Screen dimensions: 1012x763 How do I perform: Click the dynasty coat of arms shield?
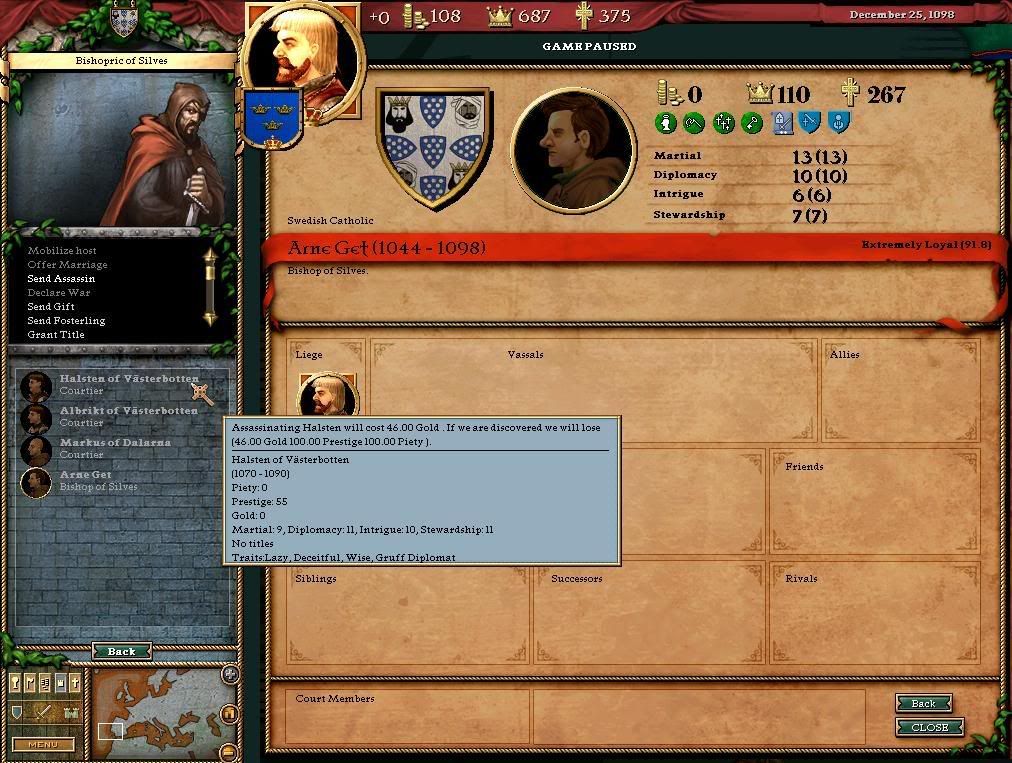point(433,146)
